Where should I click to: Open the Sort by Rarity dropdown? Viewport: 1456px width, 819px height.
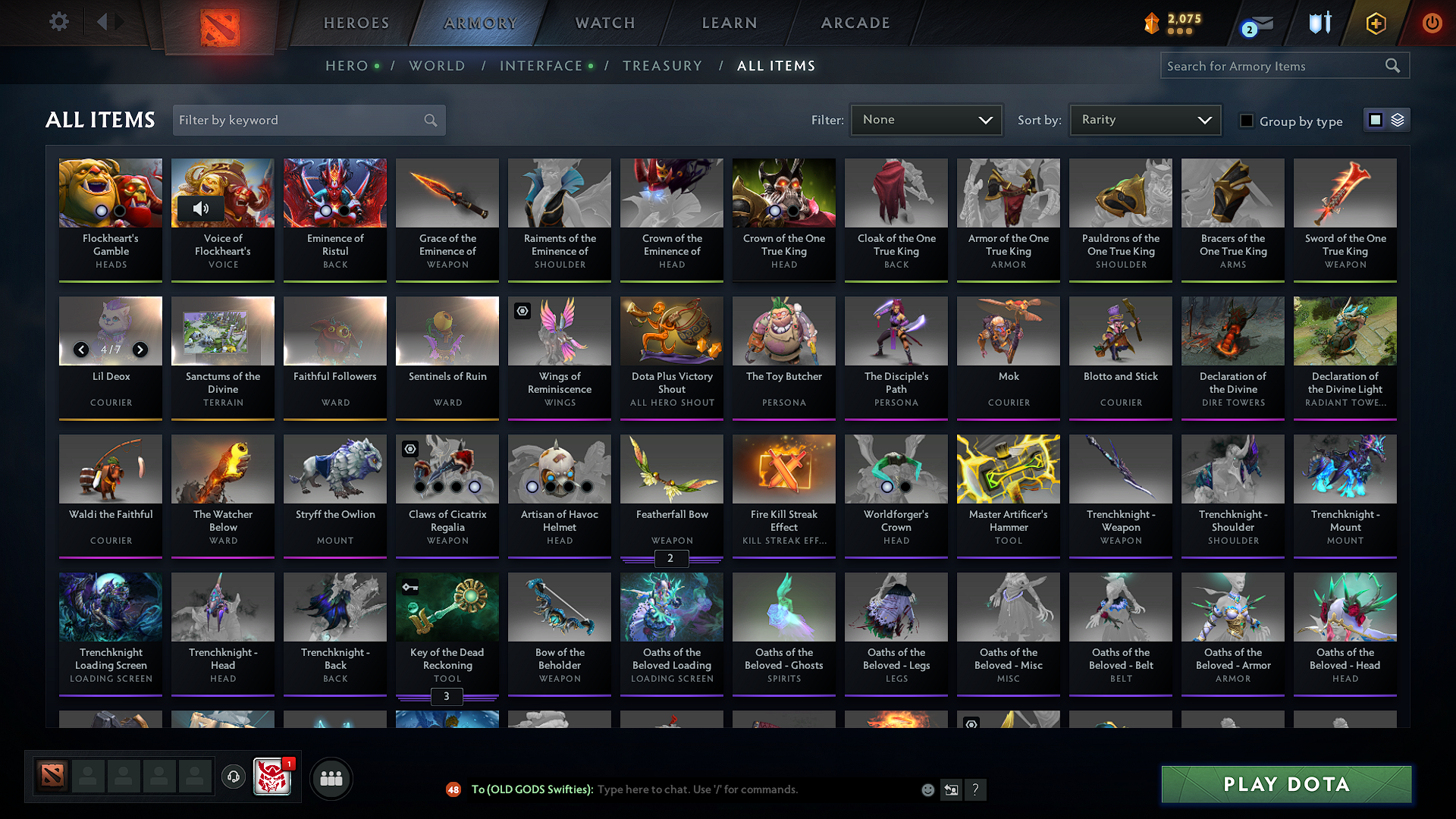point(1144,119)
